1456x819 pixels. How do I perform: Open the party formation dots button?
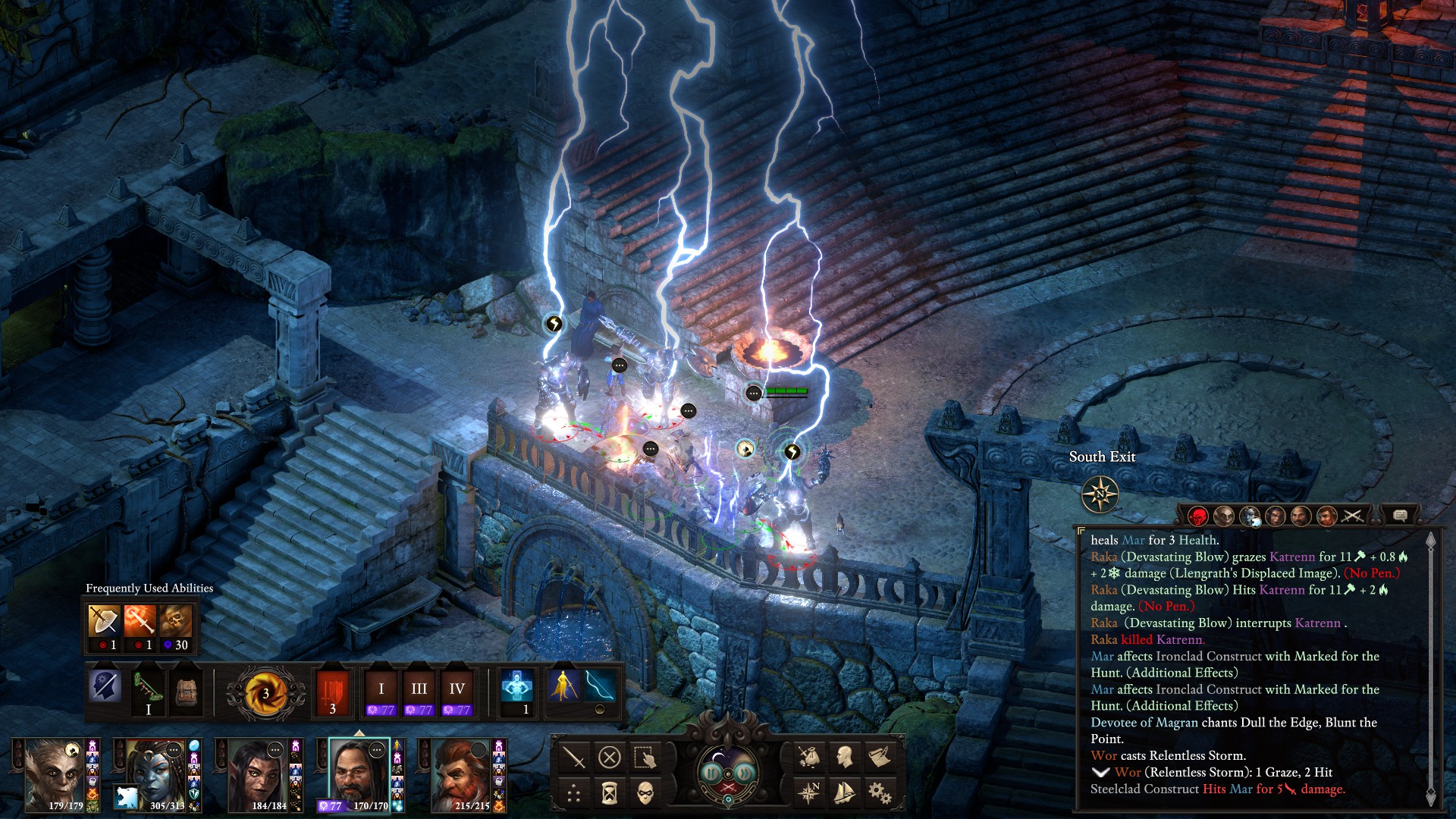click(x=574, y=794)
